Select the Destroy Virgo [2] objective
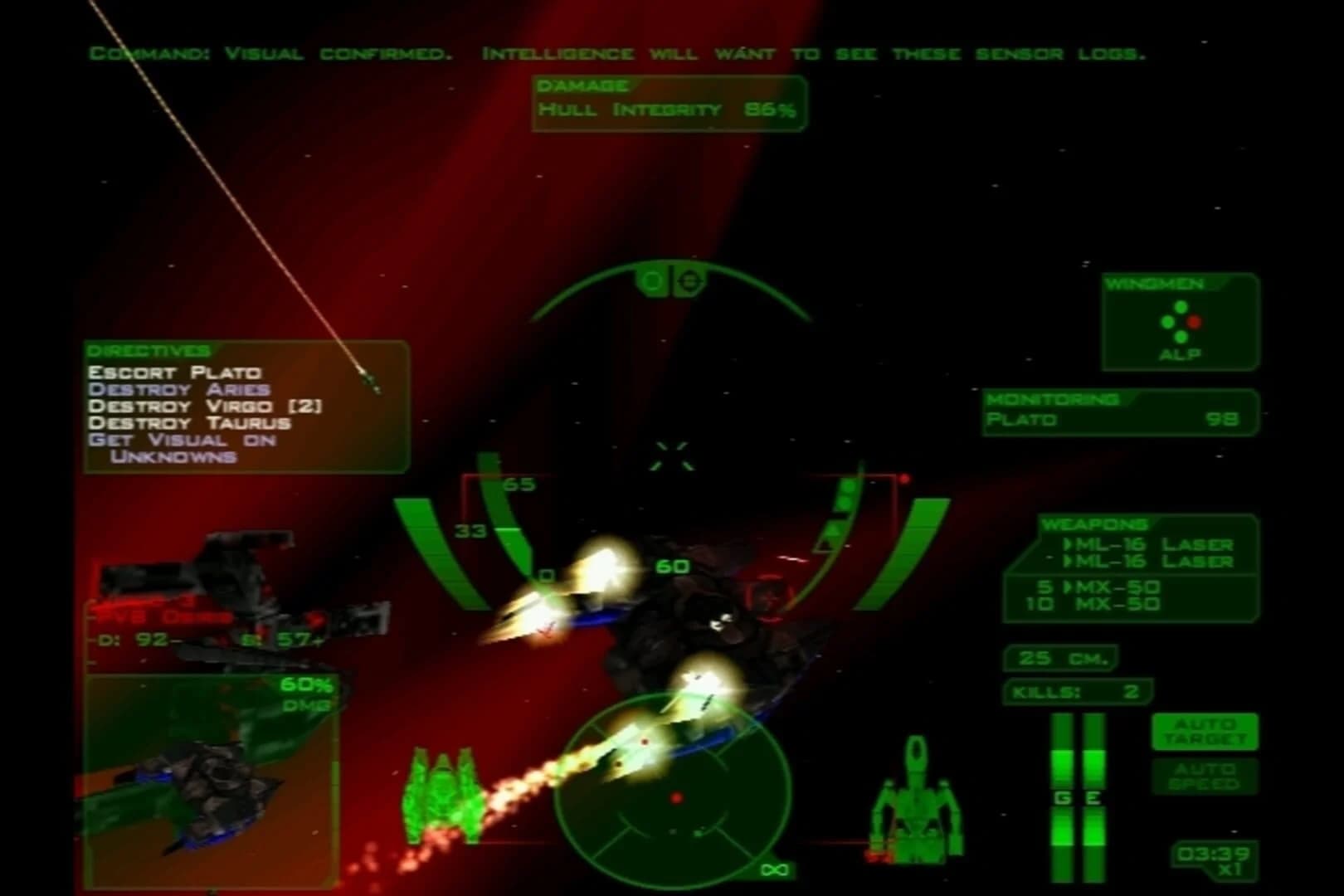Screen dimensions: 1344x896 pos(203,407)
